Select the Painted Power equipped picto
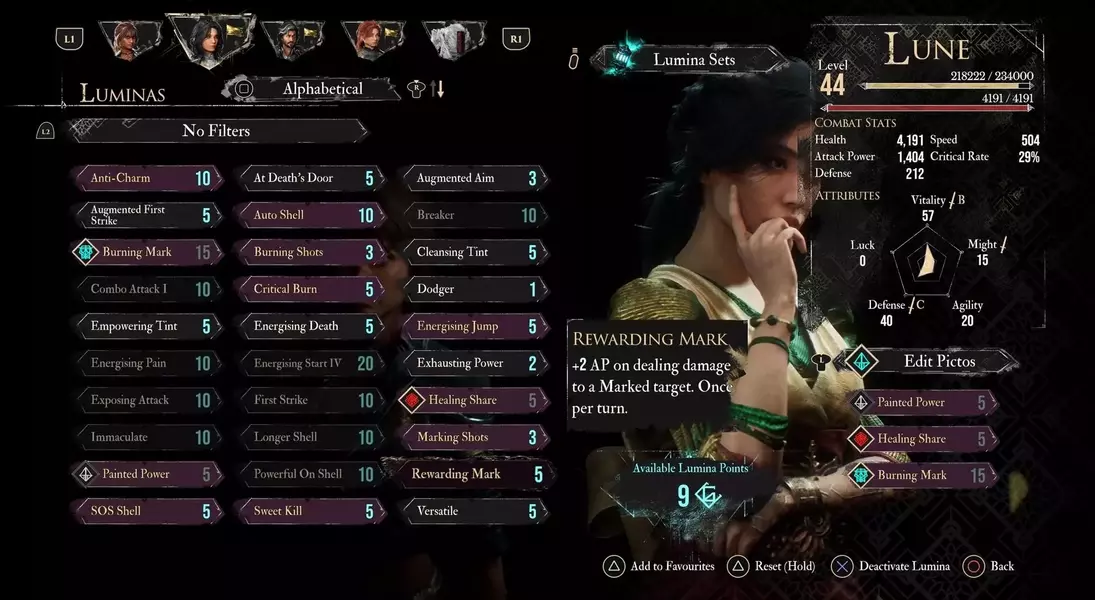The height and width of the screenshot is (600, 1095). (x=923, y=403)
